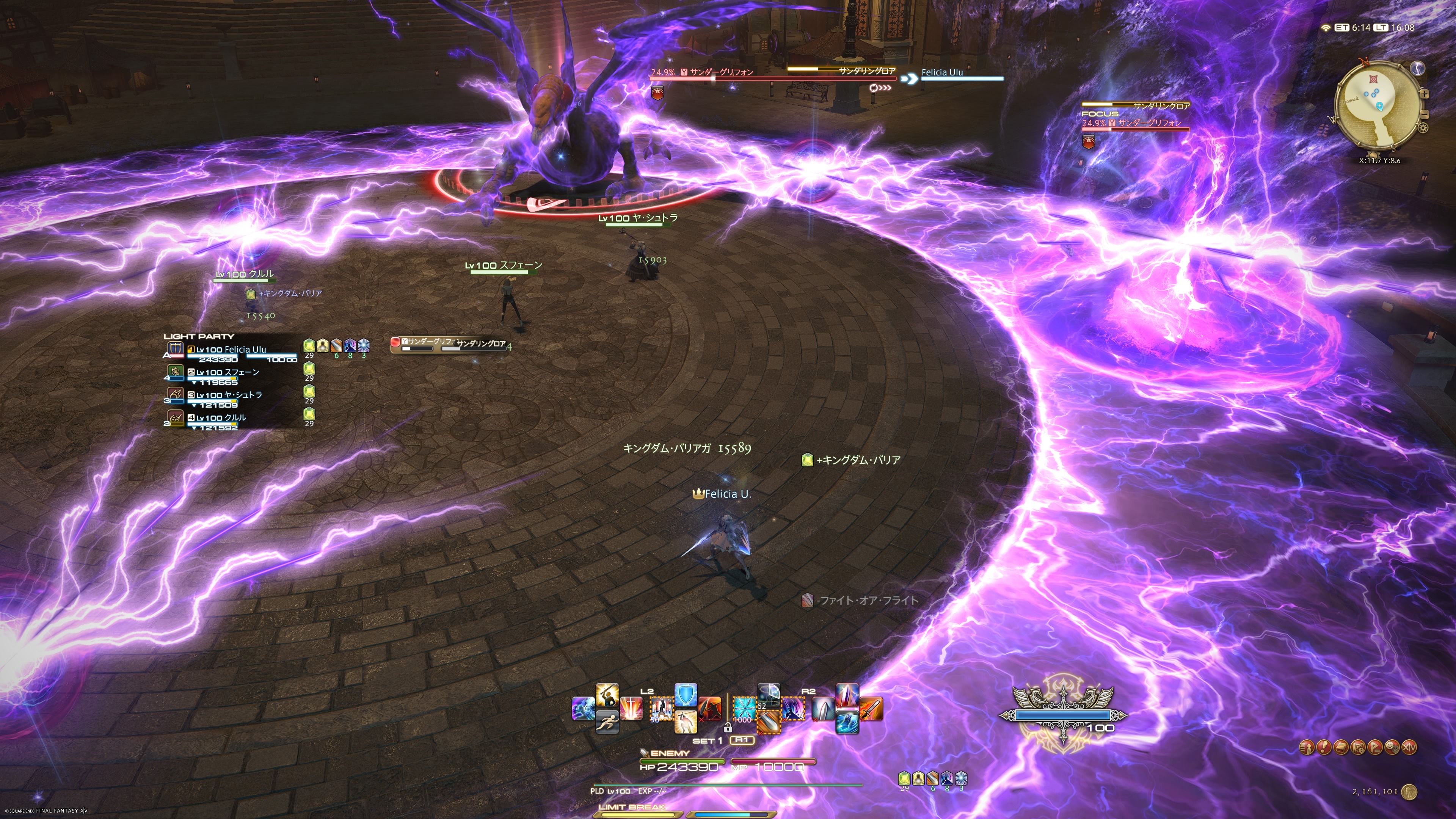The width and height of the screenshot is (1456, 819).
Task: Select party member スフェーン in party list
Action: click(226, 373)
